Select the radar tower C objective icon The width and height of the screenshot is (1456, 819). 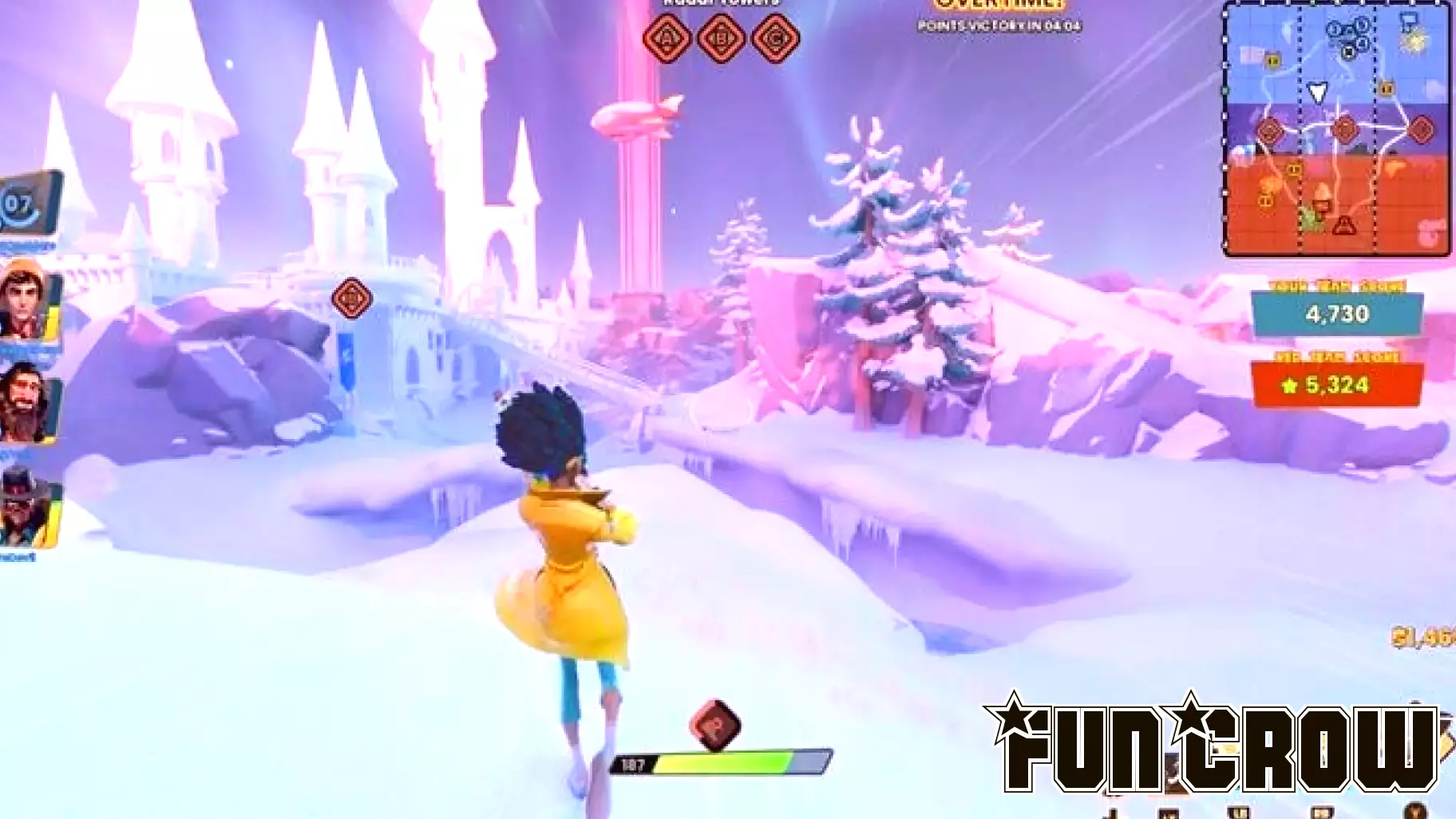776,38
